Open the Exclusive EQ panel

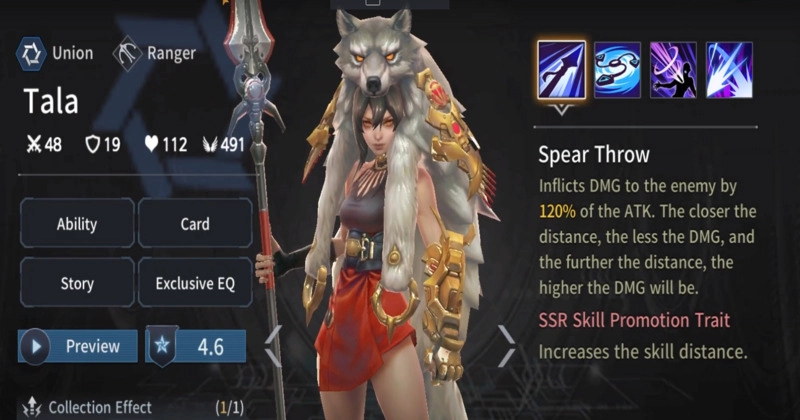point(194,283)
